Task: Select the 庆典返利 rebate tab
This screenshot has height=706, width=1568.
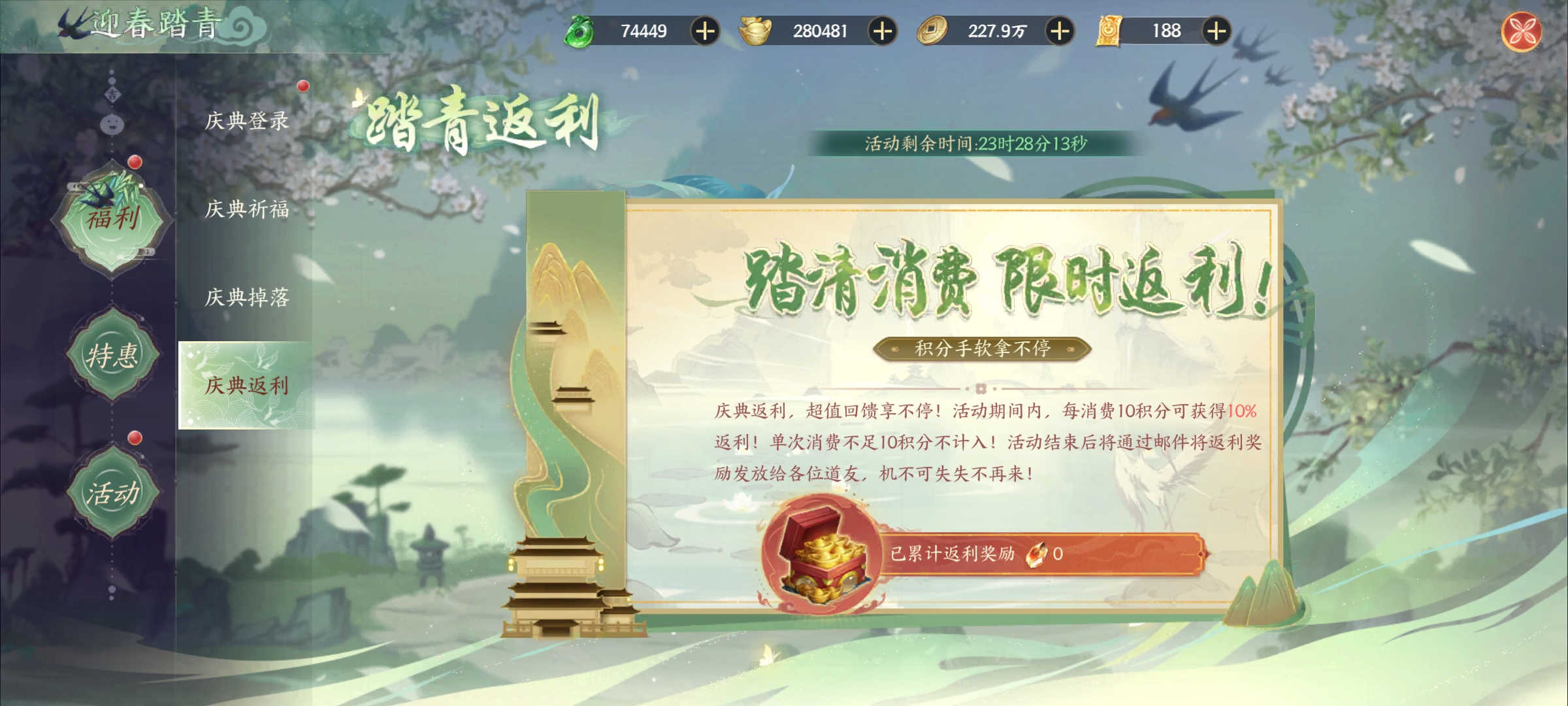Action: (x=246, y=385)
